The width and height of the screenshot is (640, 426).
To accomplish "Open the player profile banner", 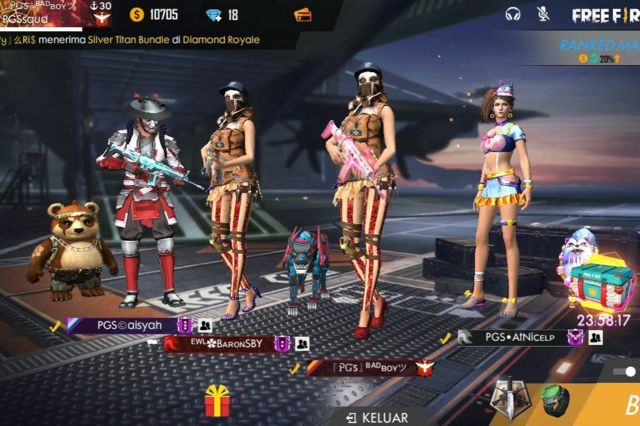I will pos(57,14).
